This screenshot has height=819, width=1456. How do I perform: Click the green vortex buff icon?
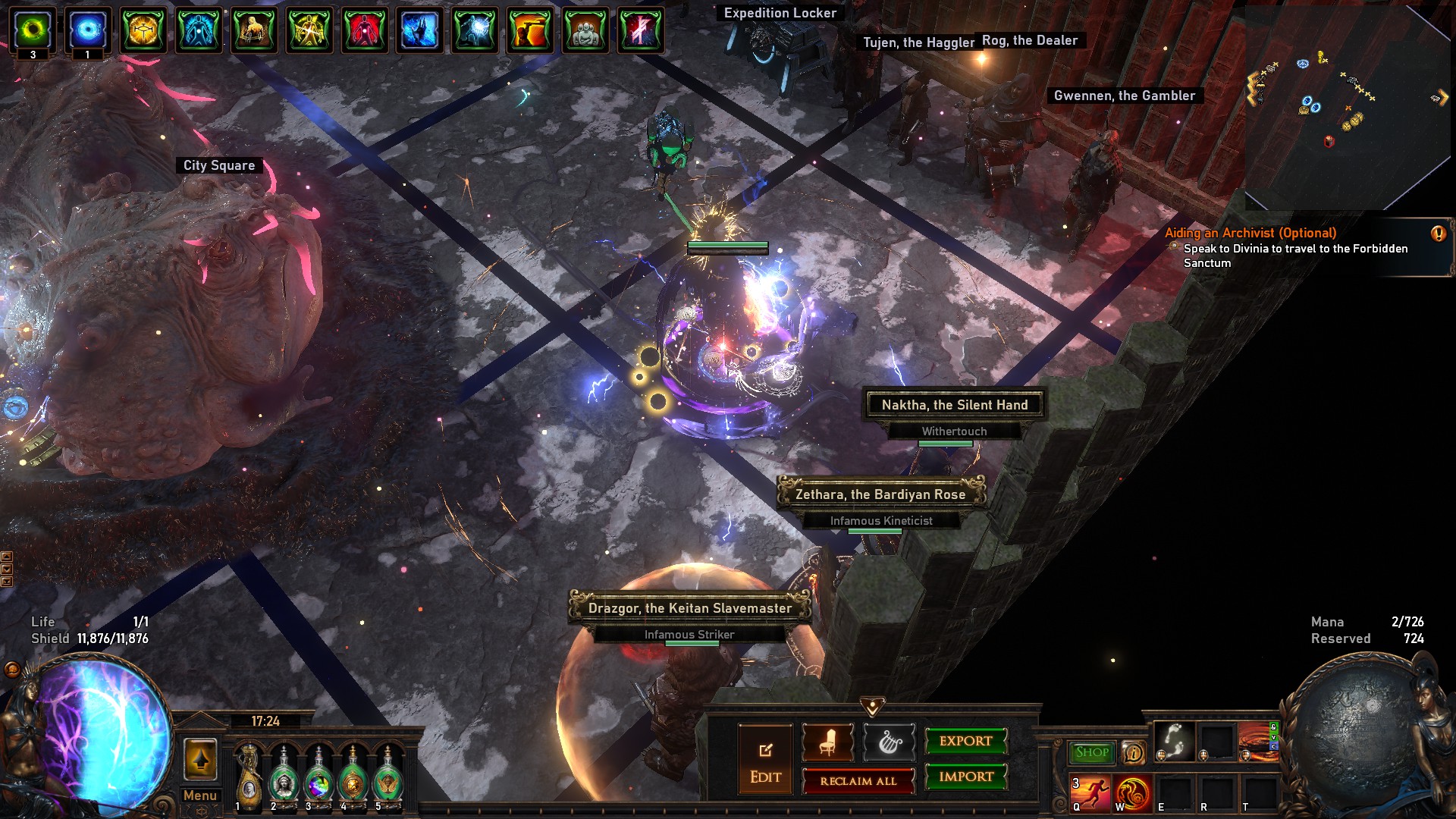pyautogui.click(x=33, y=30)
